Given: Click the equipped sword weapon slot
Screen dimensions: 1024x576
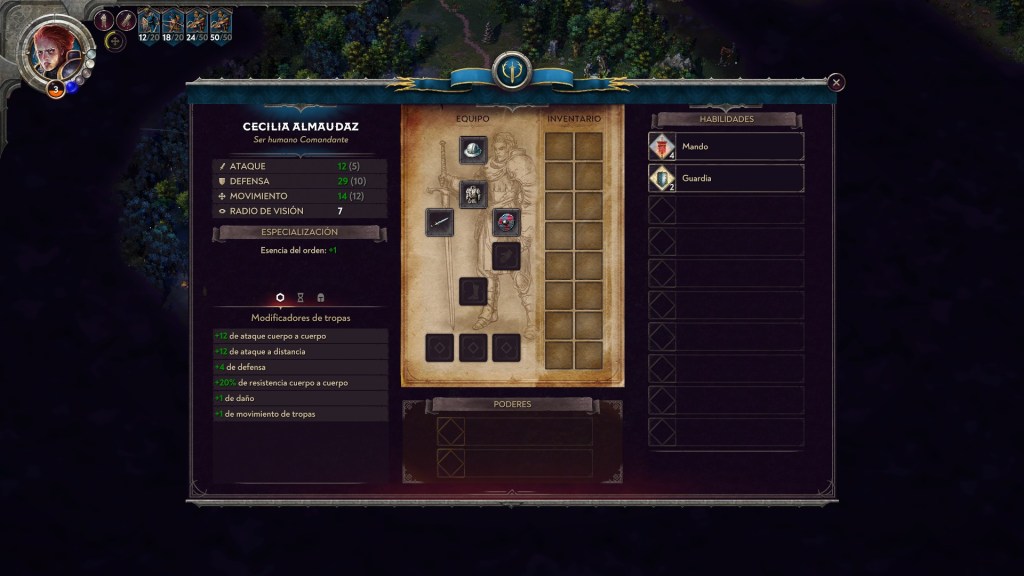Looking at the screenshot, I should (439, 222).
